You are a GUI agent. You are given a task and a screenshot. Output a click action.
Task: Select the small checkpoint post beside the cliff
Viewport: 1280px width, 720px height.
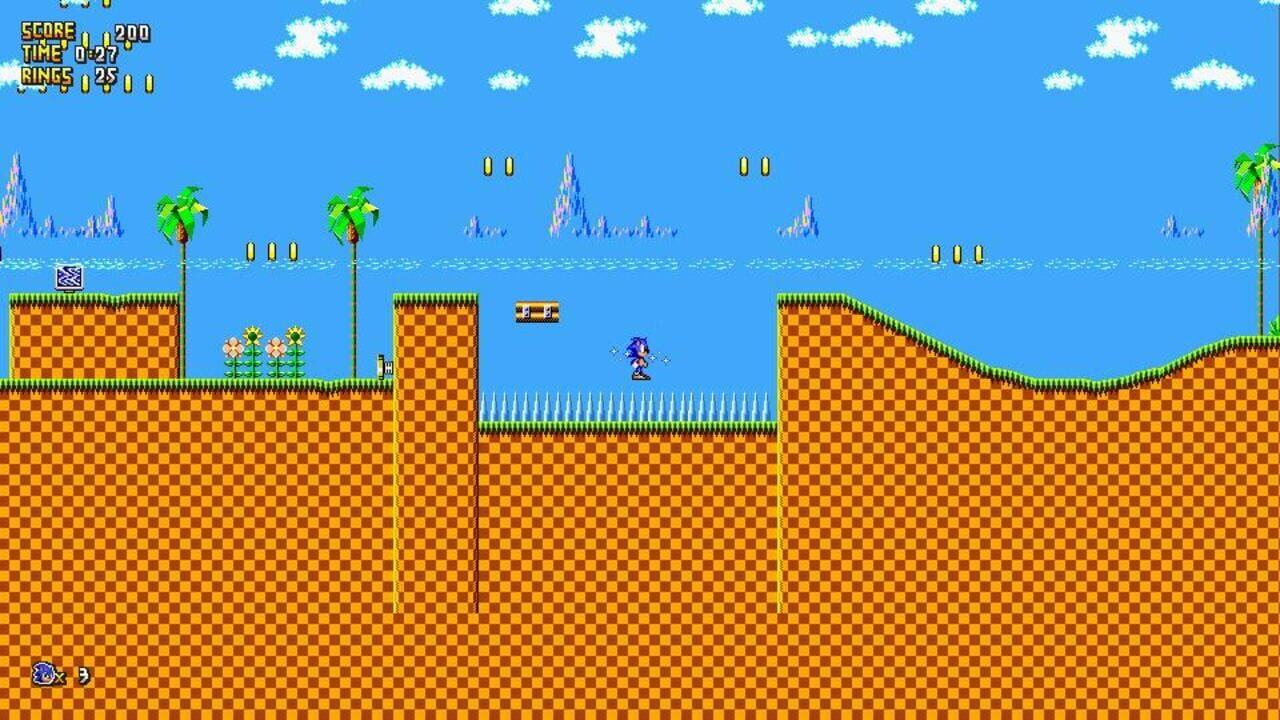385,367
